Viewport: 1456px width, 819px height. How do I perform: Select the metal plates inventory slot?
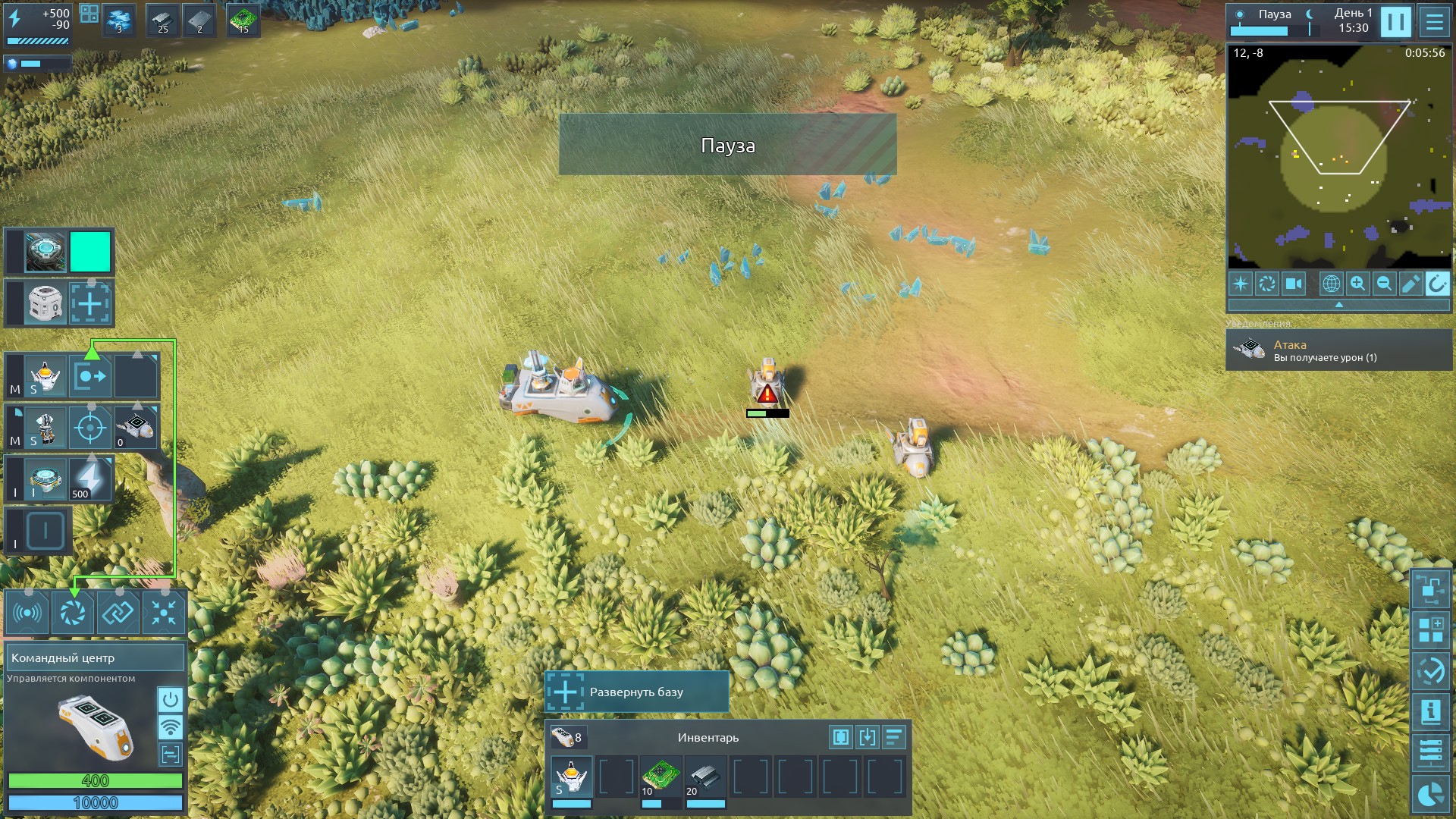pyautogui.click(x=705, y=777)
